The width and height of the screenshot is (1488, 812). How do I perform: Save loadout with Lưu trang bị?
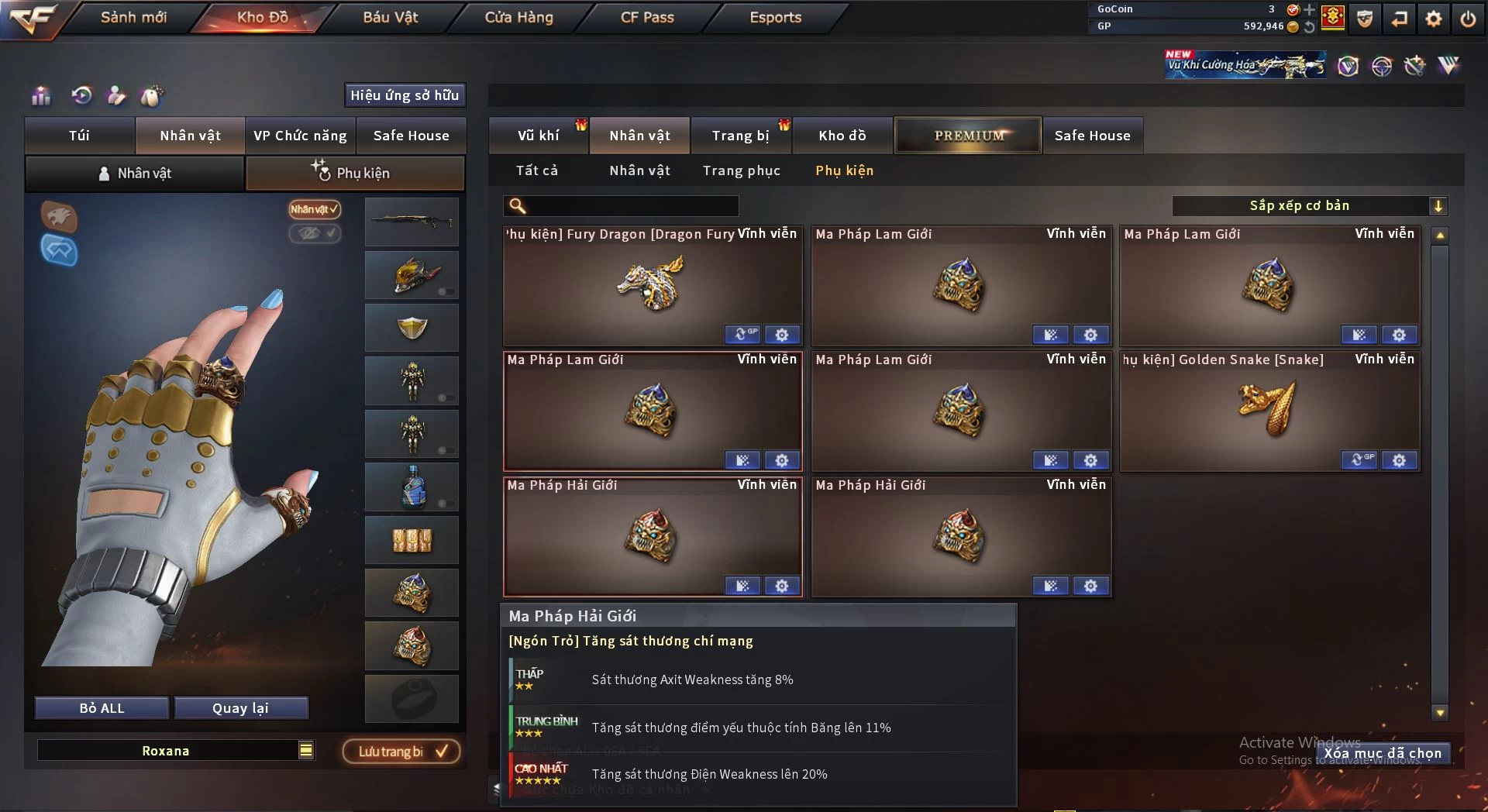401,752
